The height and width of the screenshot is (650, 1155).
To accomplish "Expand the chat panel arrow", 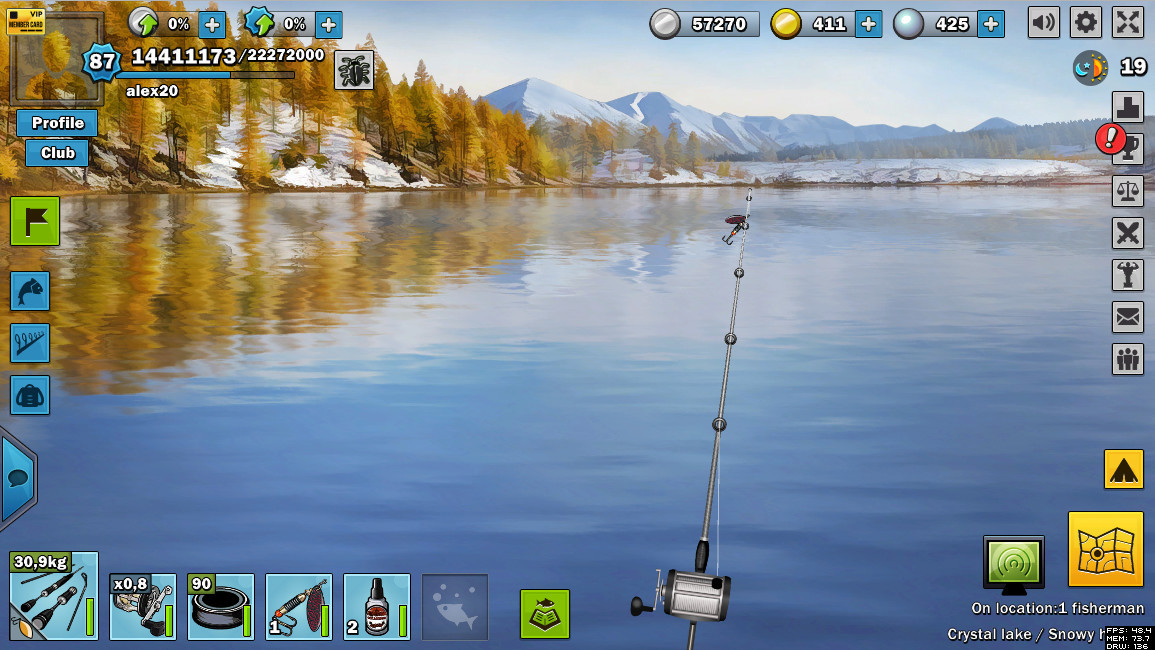I will tap(18, 478).
